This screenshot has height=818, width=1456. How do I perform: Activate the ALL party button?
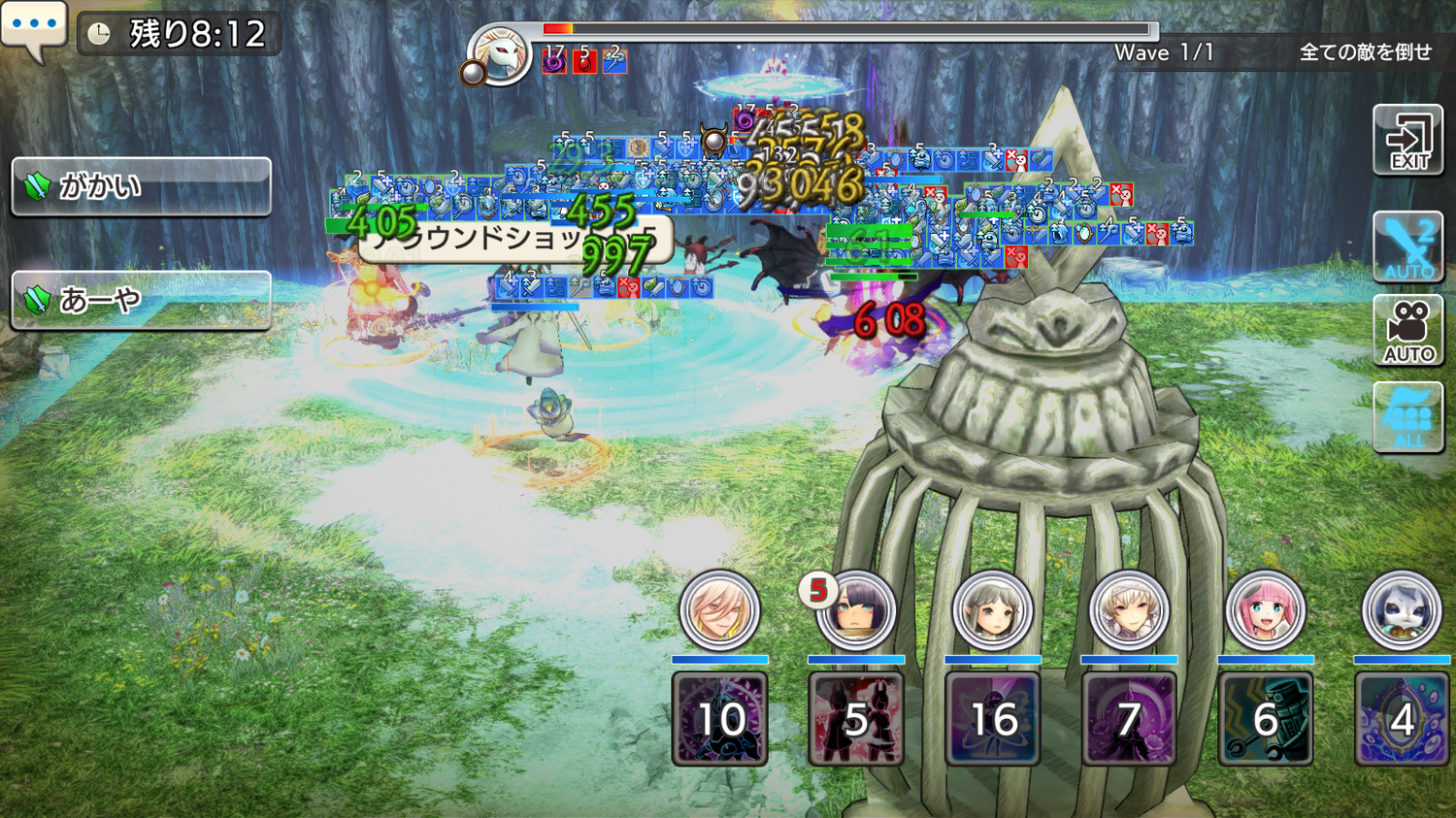[x=1407, y=417]
